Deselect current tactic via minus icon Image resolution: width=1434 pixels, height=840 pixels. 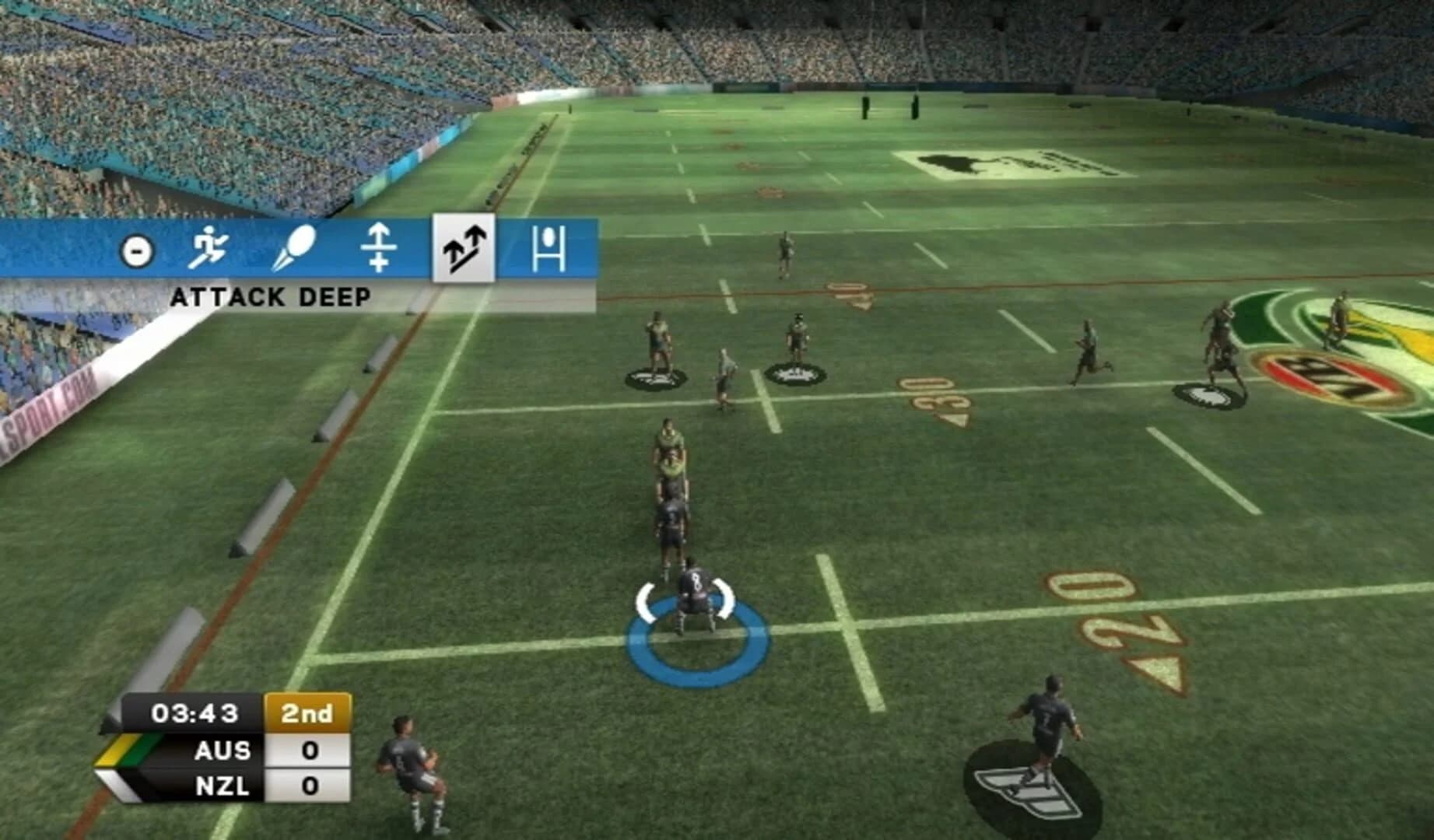click(x=137, y=250)
